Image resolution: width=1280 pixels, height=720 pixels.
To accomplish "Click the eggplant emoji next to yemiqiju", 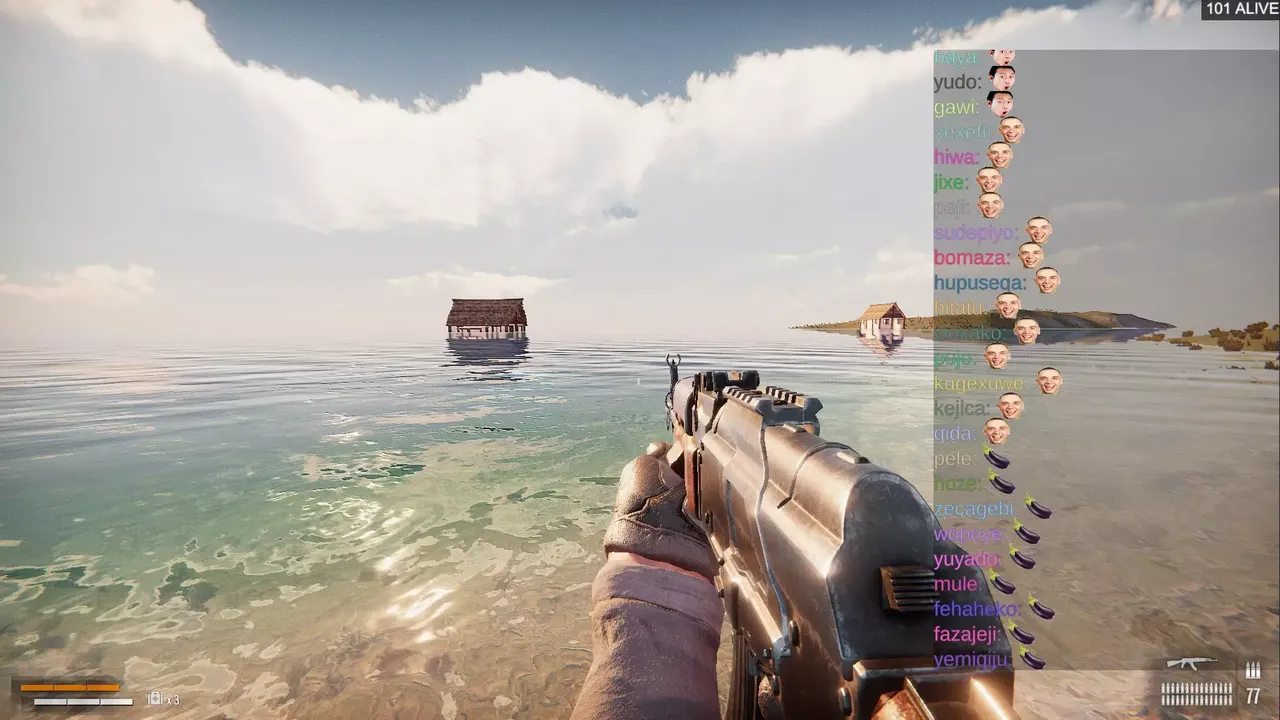I will pos(1033,660).
